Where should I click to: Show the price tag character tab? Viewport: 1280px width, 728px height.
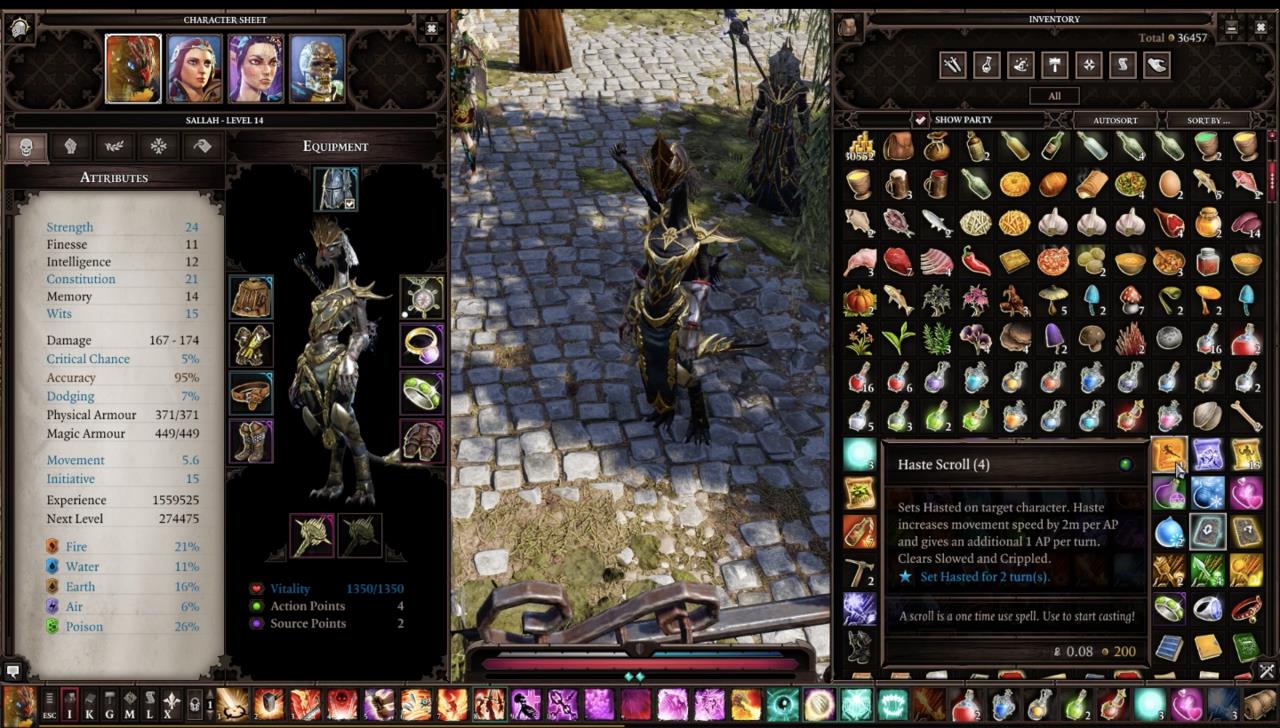coord(202,146)
